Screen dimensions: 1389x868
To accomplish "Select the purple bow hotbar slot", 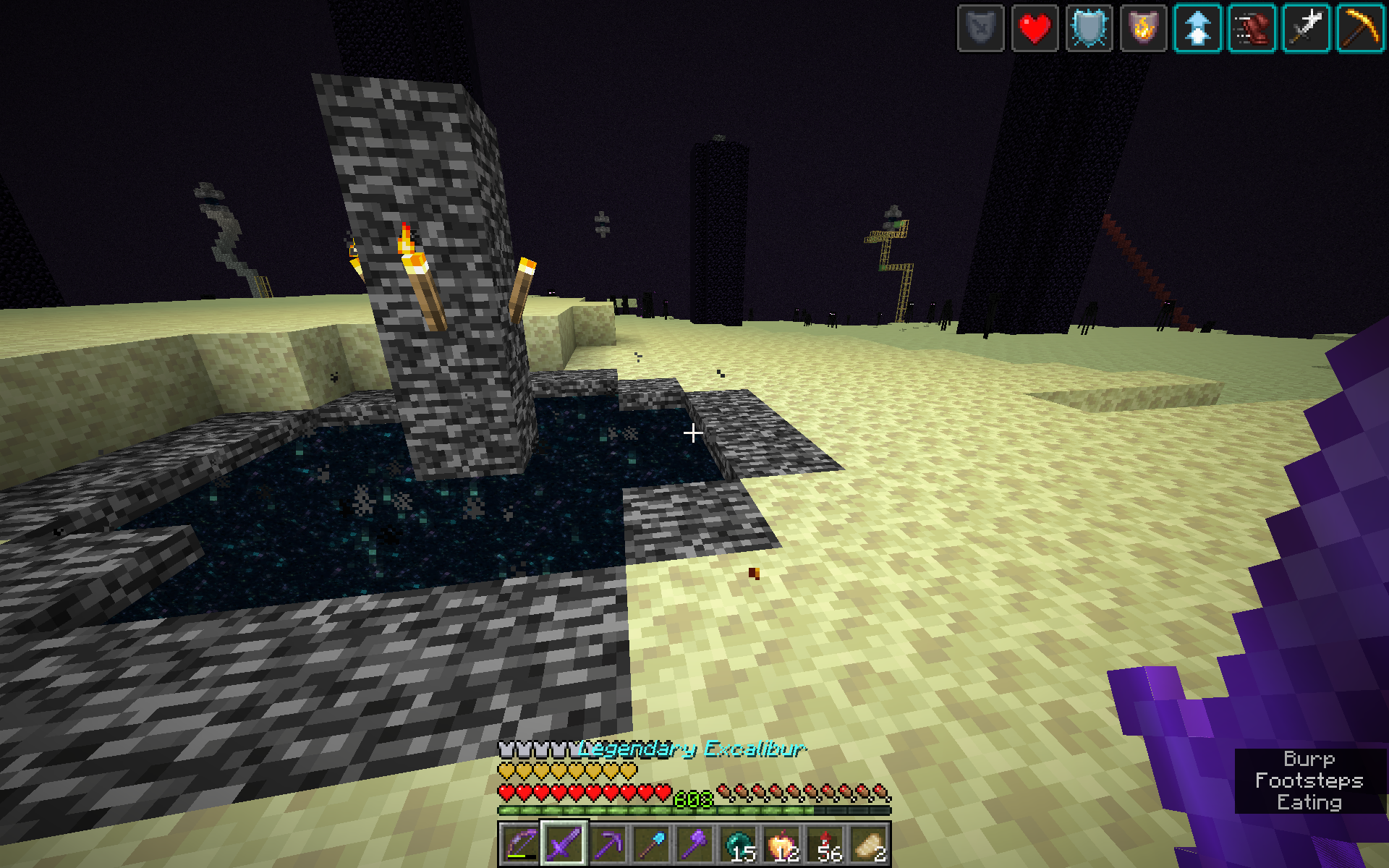I will coord(521,843).
